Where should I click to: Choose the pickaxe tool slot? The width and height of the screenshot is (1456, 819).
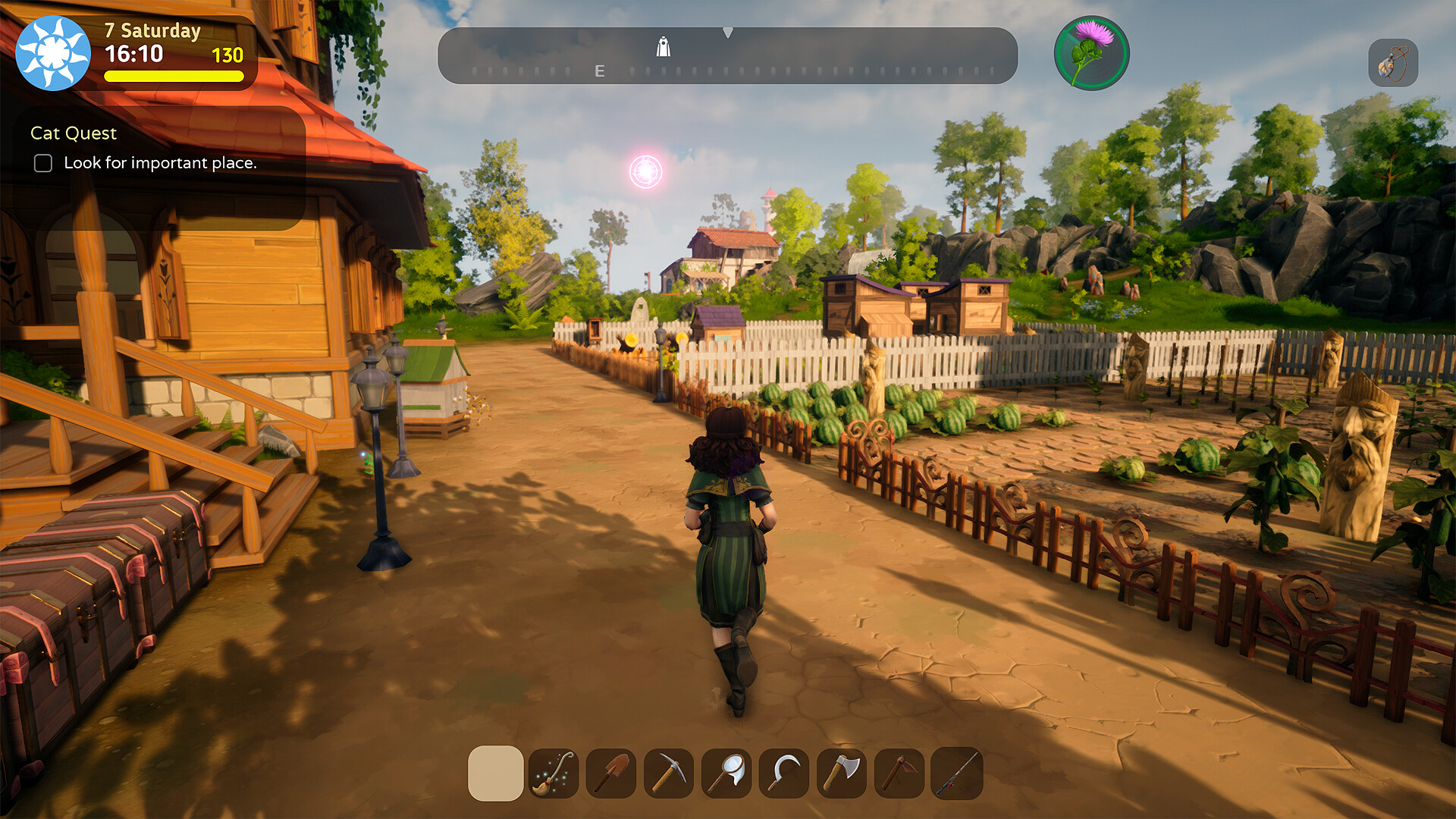(669, 773)
